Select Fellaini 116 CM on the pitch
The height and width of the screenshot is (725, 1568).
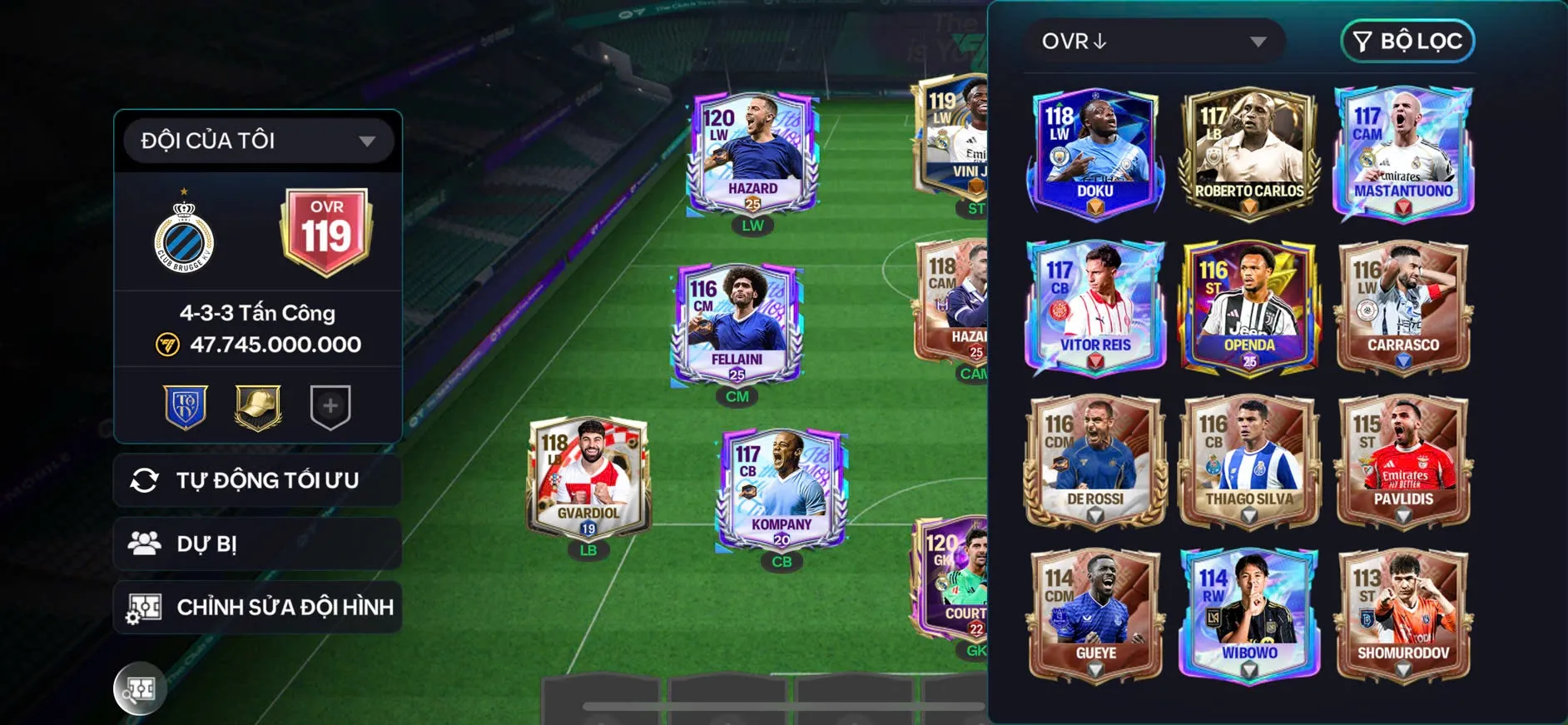coord(737,325)
